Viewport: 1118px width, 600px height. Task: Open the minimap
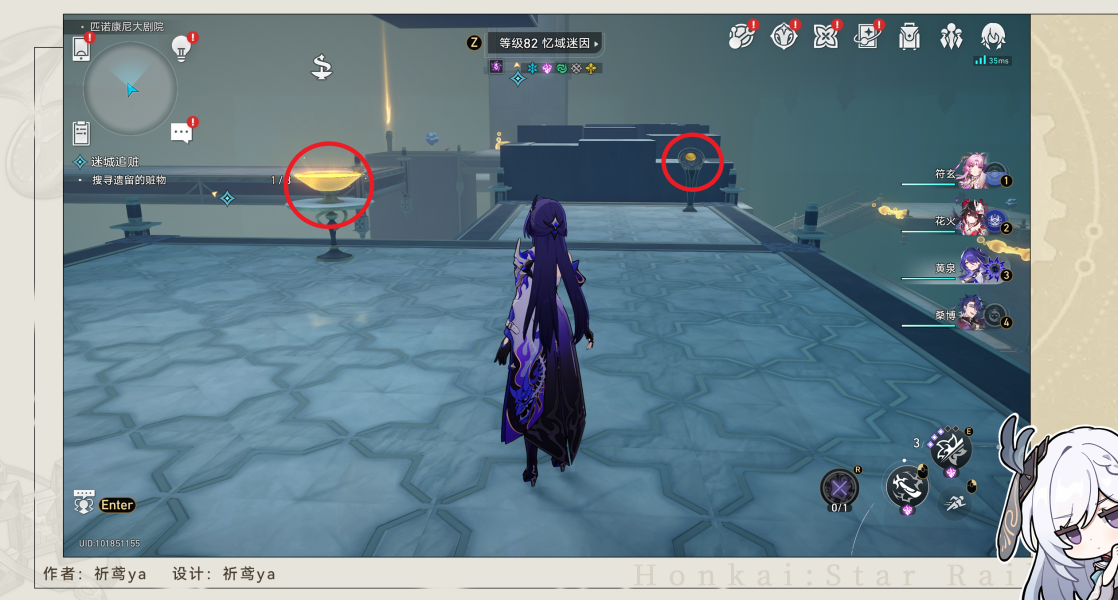[130, 90]
